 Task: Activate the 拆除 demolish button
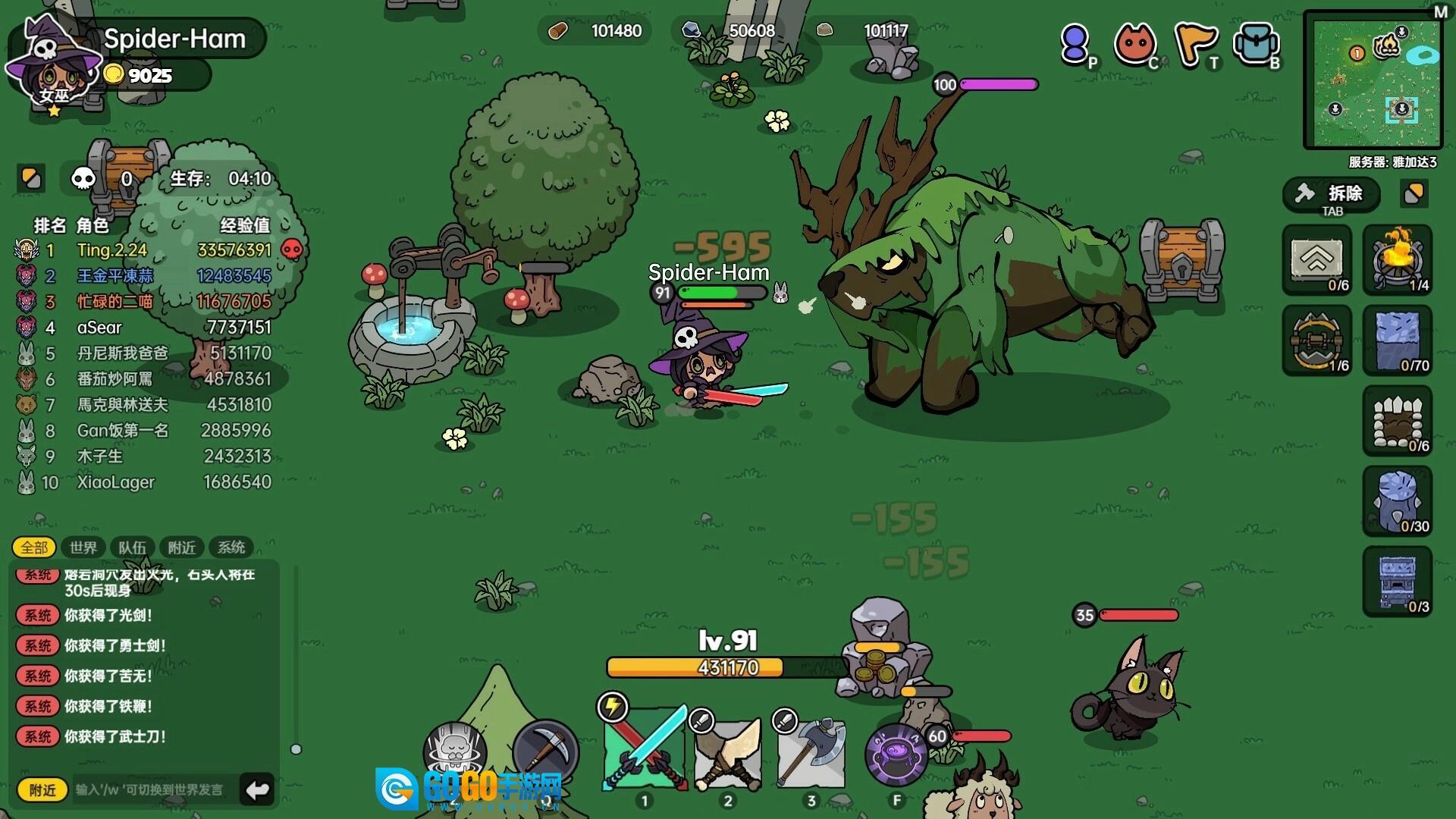1332,195
